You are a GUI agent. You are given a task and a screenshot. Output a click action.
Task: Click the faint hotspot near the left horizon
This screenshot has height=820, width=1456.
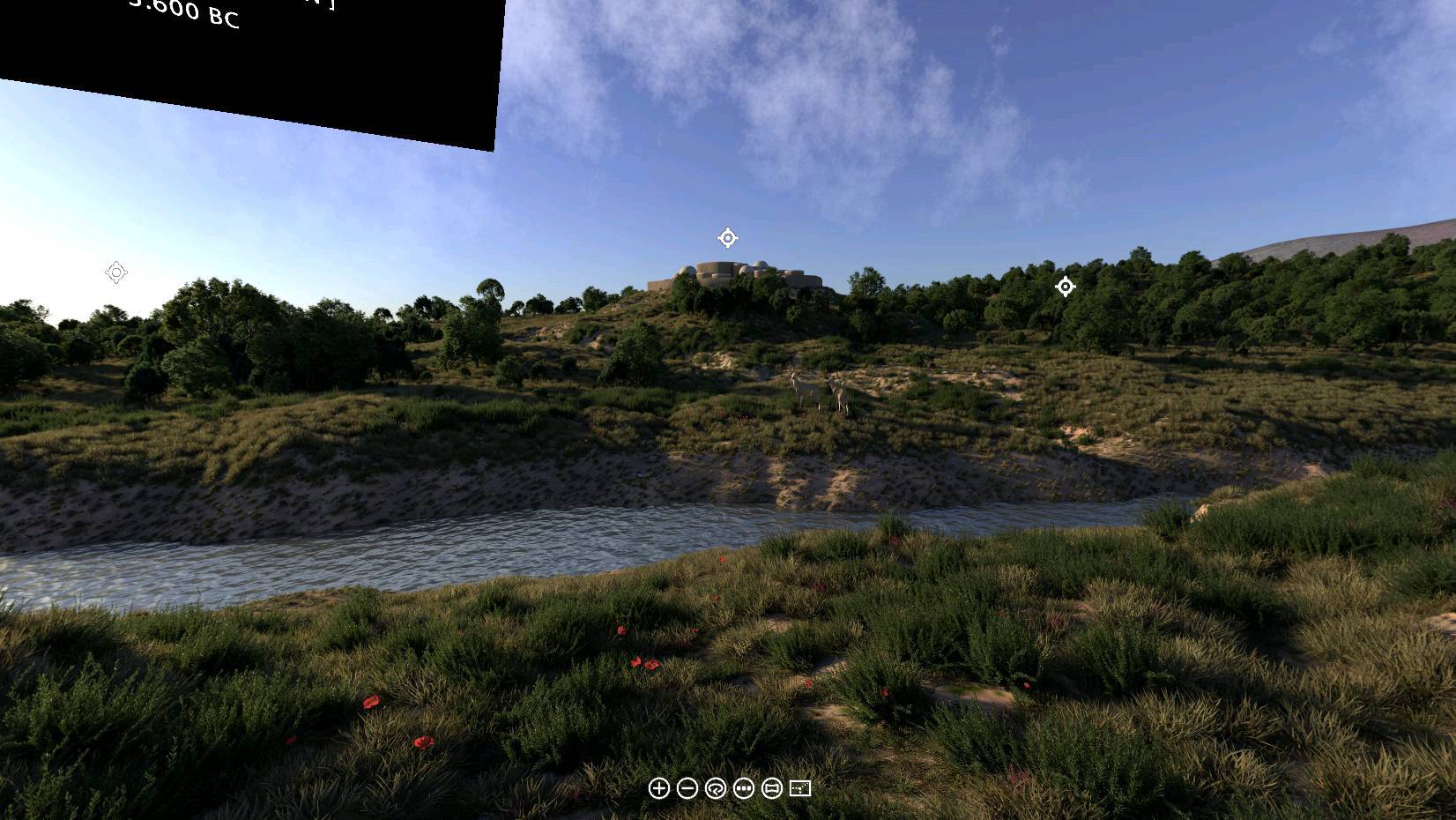(115, 273)
